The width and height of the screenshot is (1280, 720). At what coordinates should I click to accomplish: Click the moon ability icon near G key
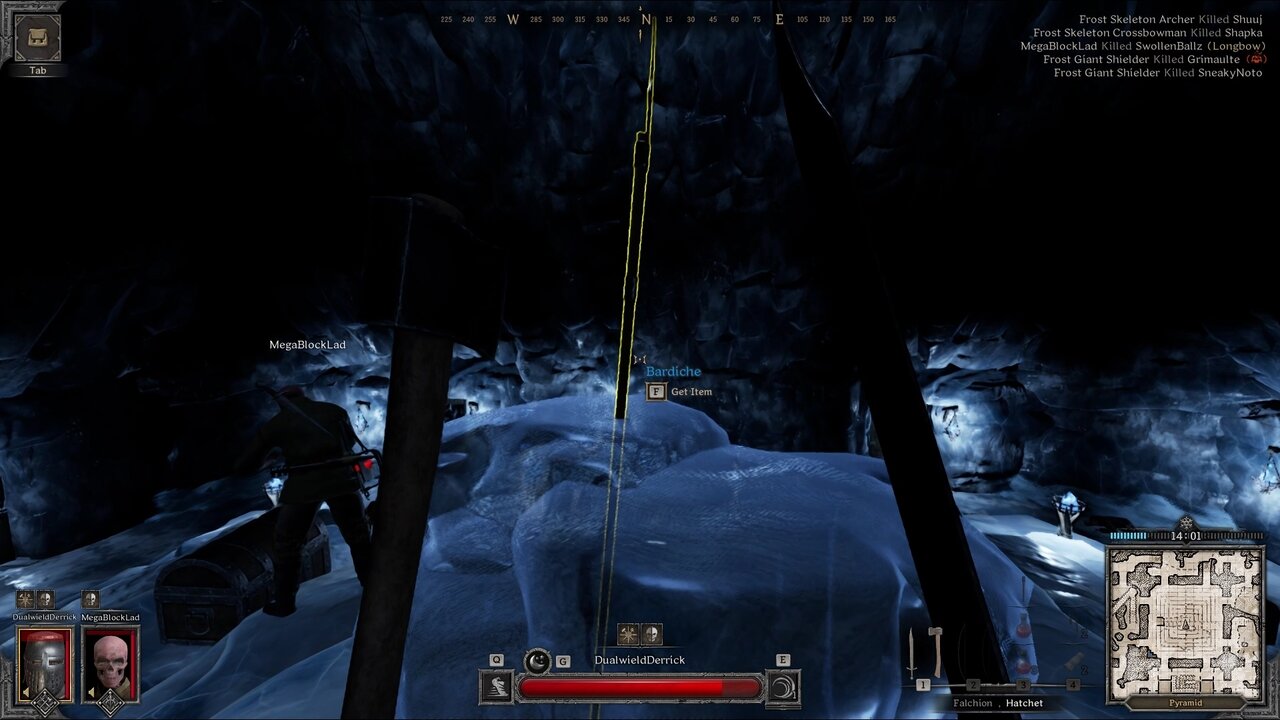537,661
